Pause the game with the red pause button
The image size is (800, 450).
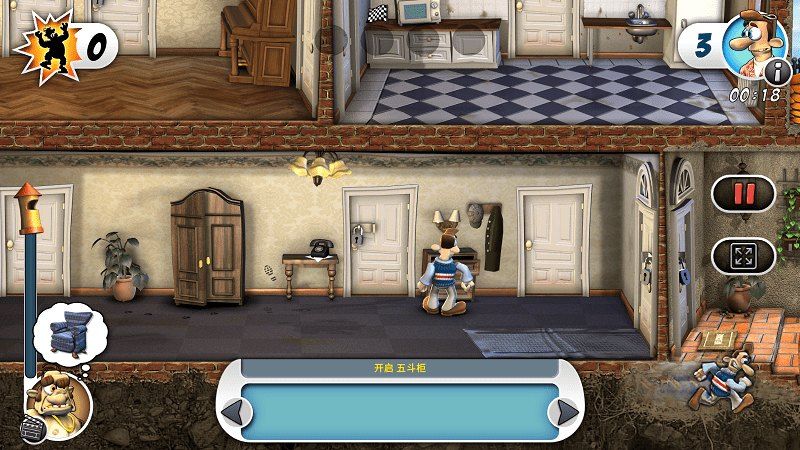pyautogui.click(x=743, y=194)
